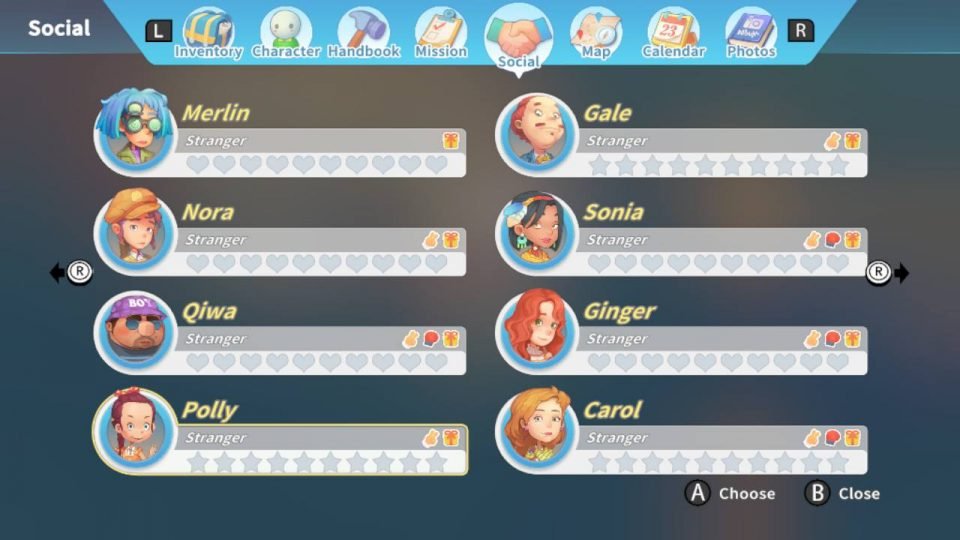Viewport: 960px width, 540px height.
Task: Go to the previous page of villagers
Action: click(71, 272)
